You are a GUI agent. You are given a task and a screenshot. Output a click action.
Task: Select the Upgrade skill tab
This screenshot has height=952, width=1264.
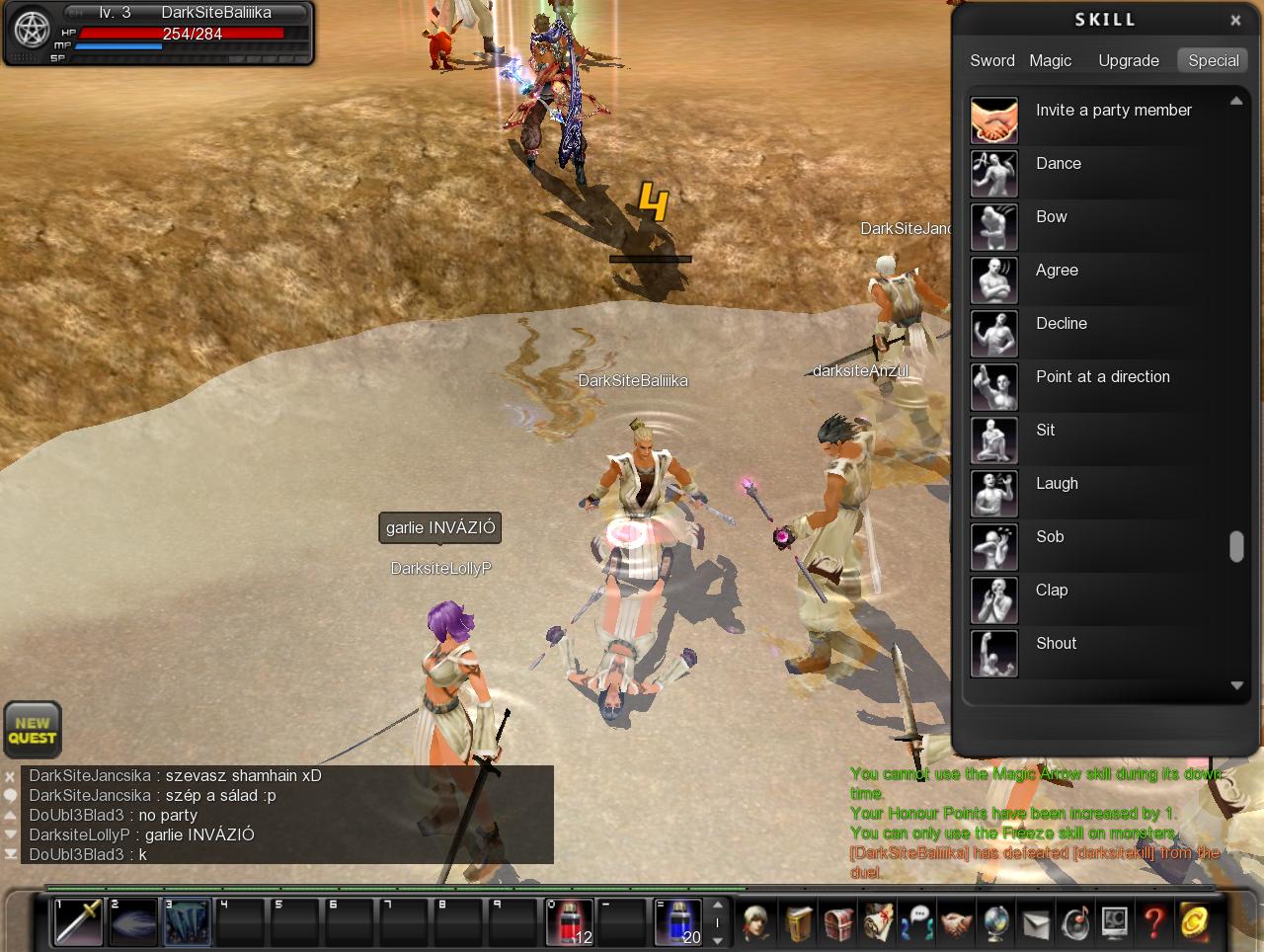click(x=1128, y=60)
